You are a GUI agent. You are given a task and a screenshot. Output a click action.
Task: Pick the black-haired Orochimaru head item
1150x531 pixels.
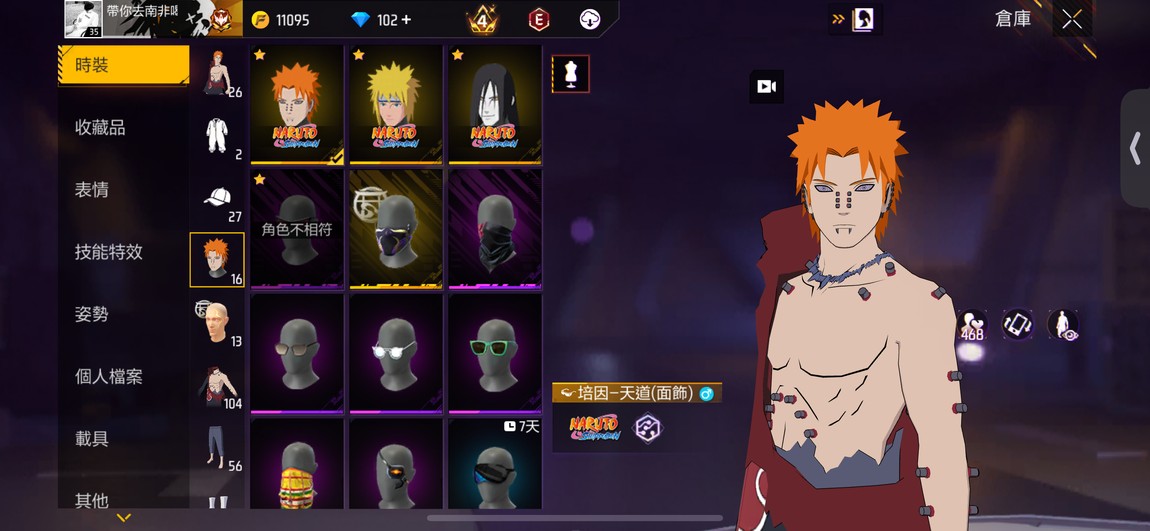(494, 104)
